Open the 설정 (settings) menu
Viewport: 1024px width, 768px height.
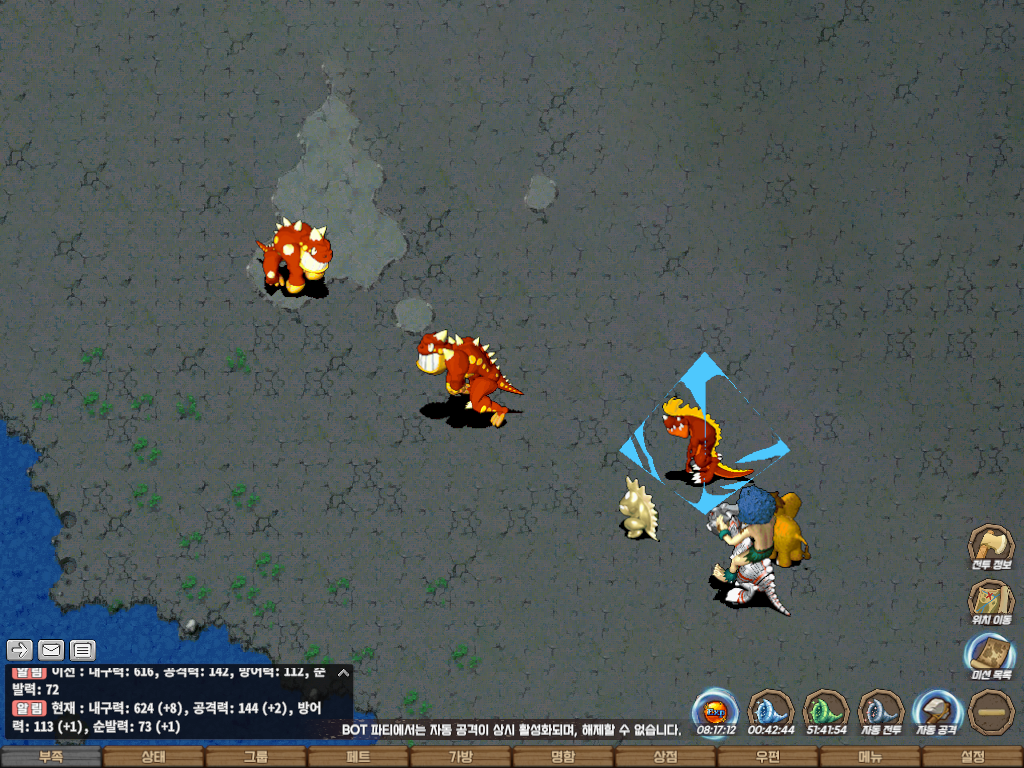coord(972,757)
